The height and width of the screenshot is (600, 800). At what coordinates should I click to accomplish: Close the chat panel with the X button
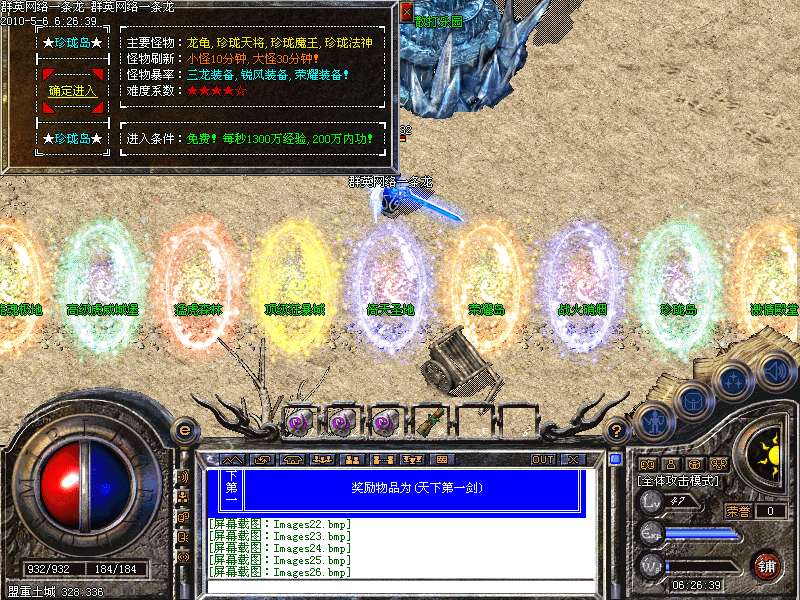point(573,459)
